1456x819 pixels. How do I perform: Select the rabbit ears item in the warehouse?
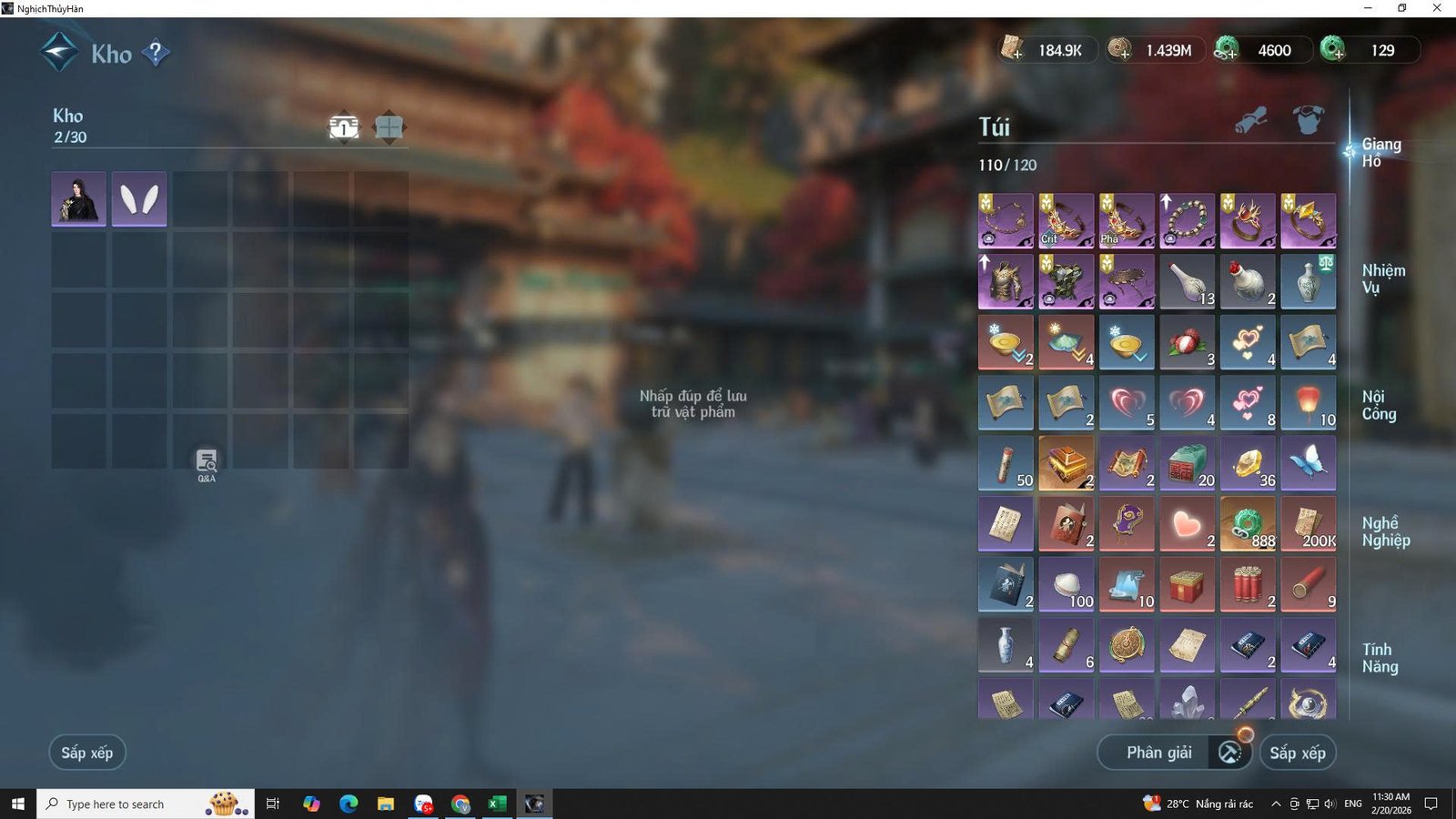(x=138, y=199)
